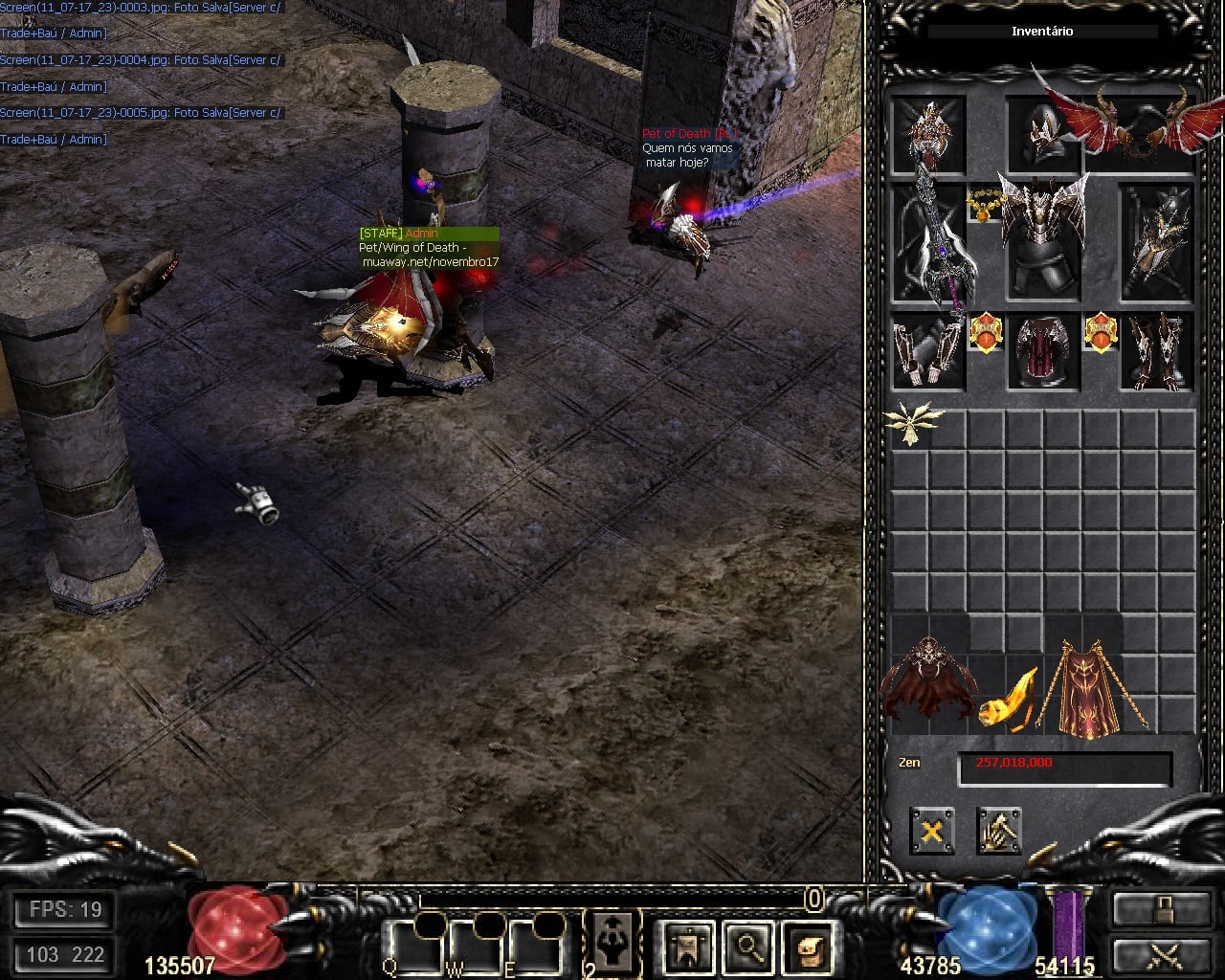The image size is (1225, 980).
Task: Toggle the padlock button
Action: [1161, 909]
